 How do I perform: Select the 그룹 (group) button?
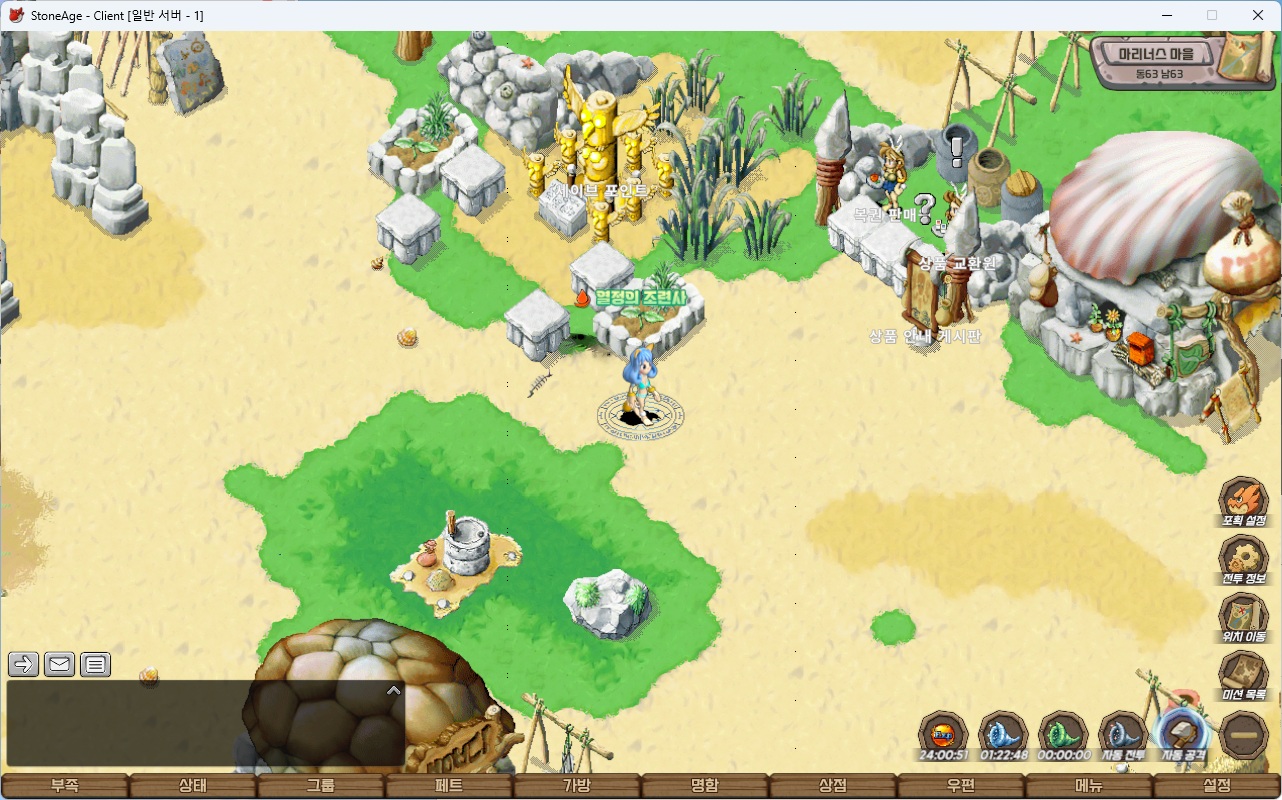pyautogui.click(x=320, y=786)
